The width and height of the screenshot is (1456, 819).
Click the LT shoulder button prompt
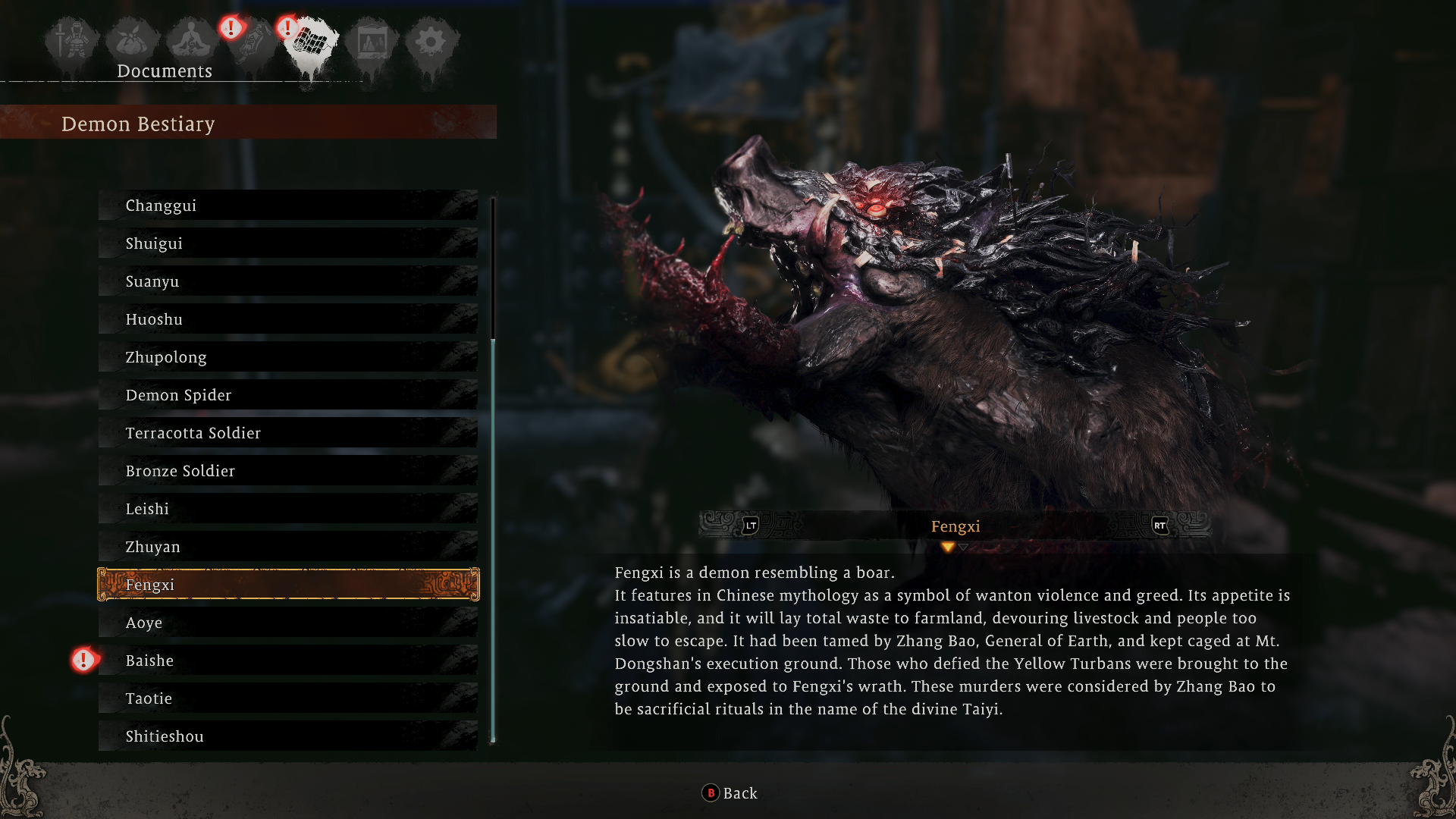click(x=749, y=526)
